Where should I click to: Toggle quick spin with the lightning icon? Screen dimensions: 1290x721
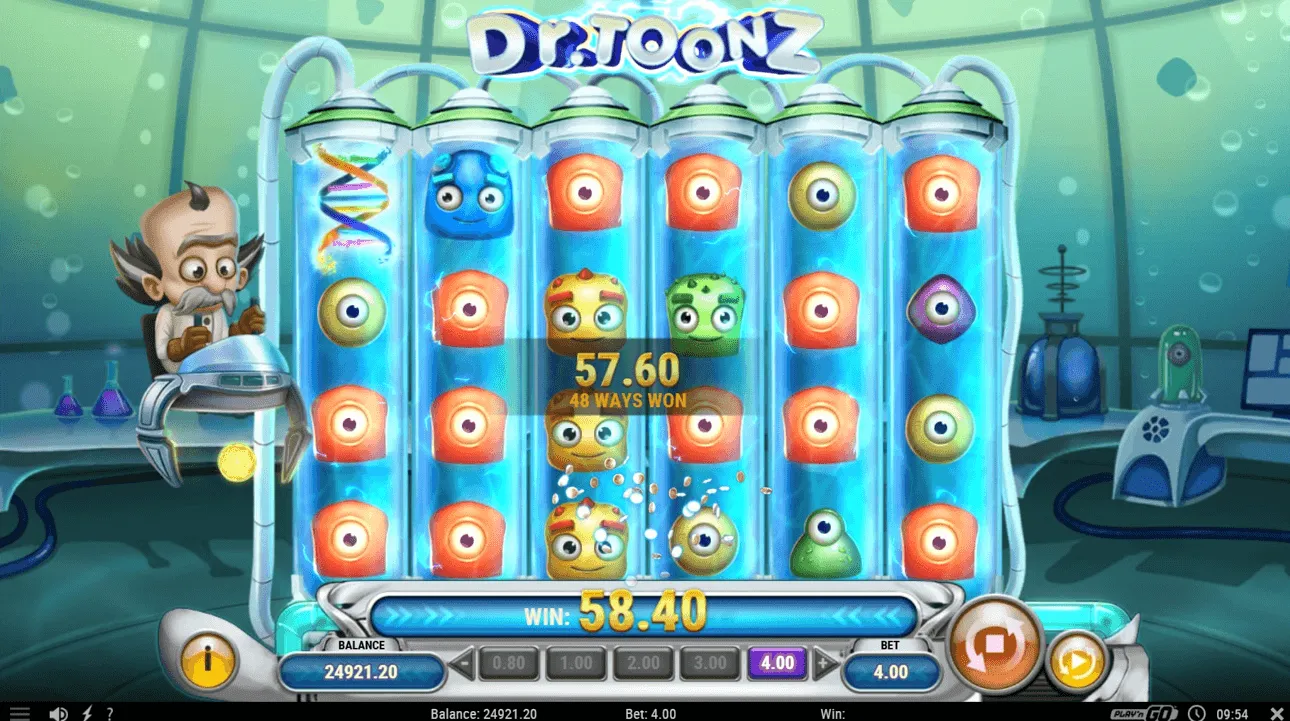pos(85,713)
